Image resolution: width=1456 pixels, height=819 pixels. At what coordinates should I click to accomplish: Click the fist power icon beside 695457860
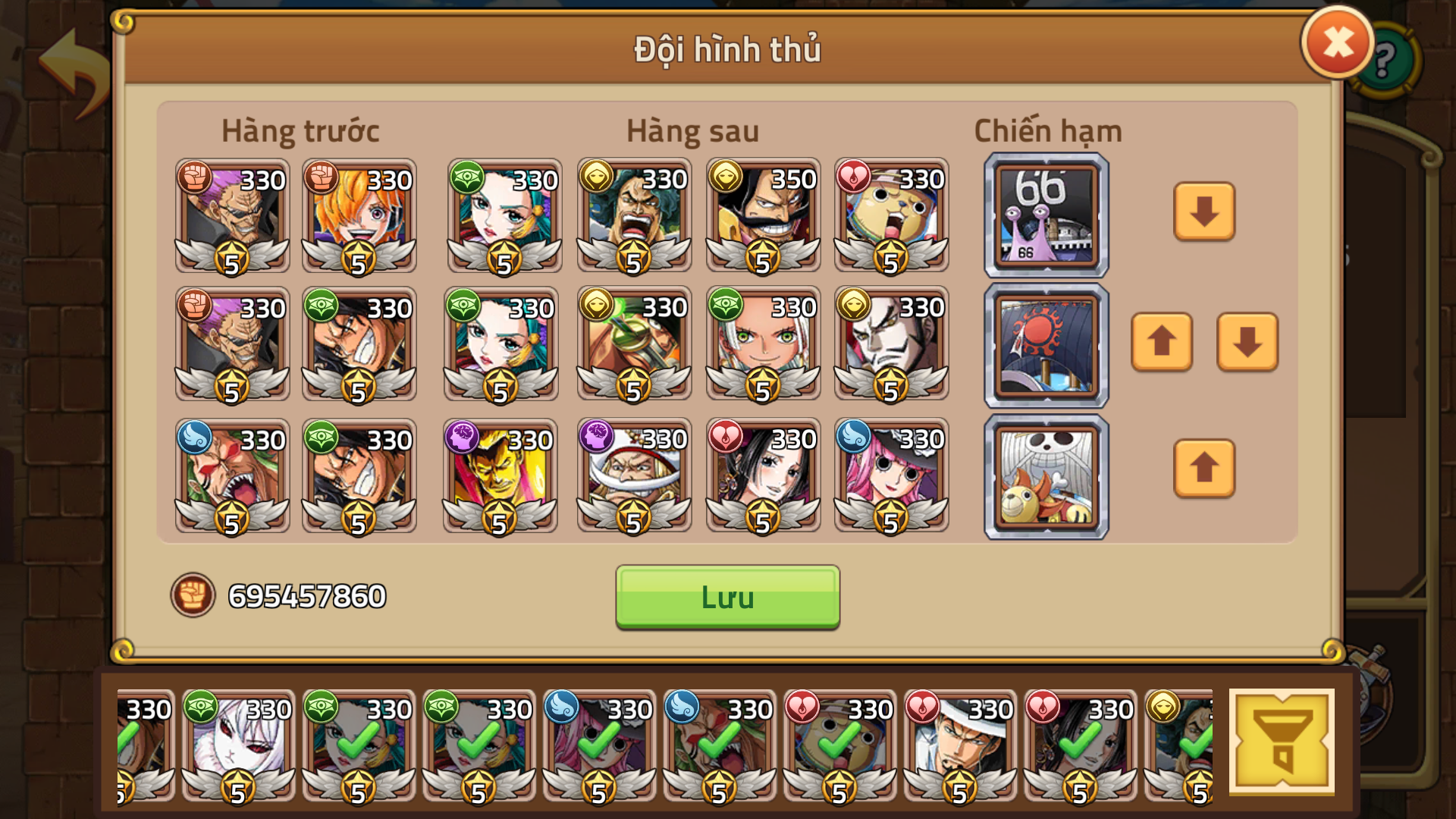click(x=194, y=596)
